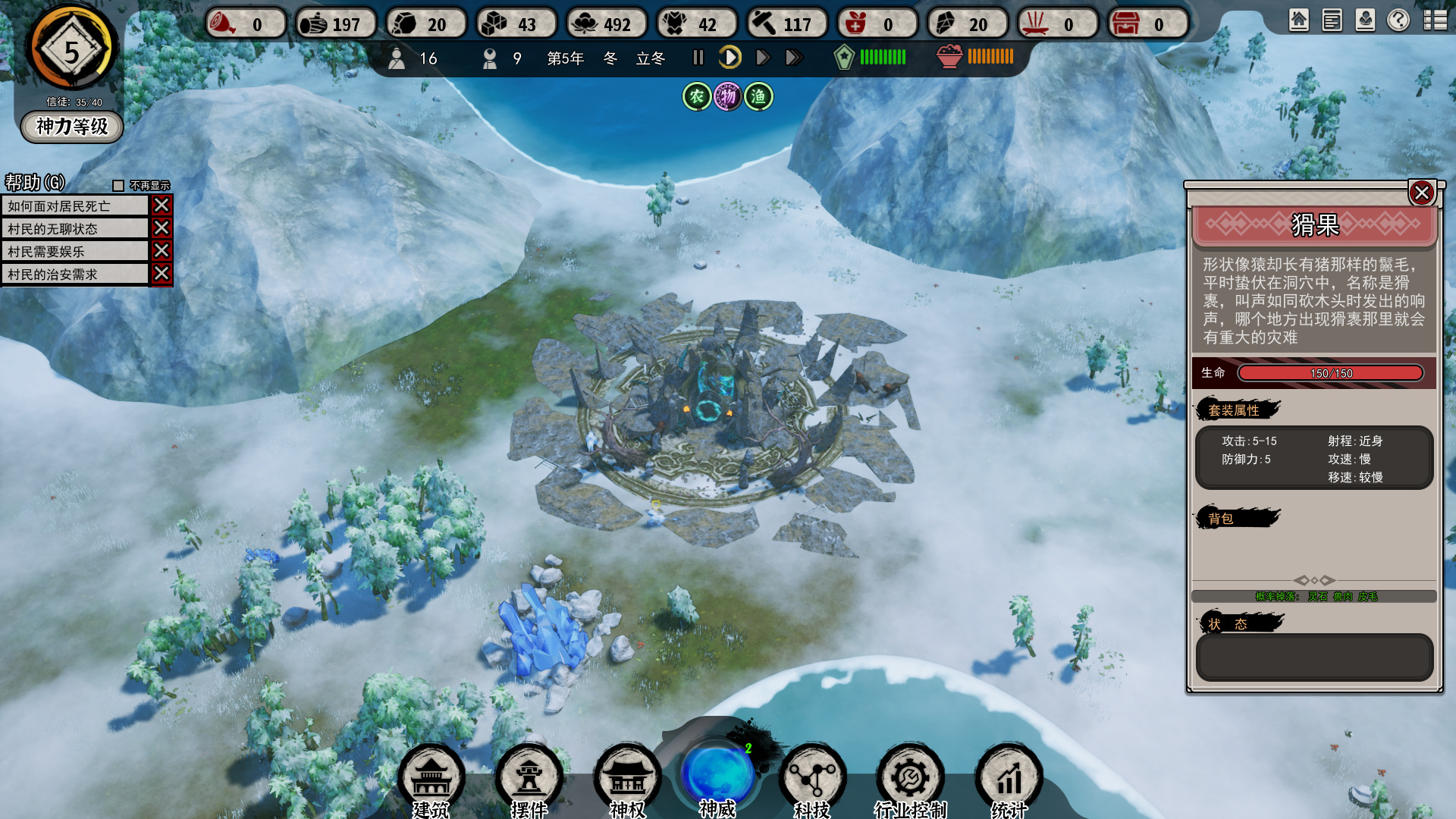
Task: Pause the game time
Action: point(698,58)
